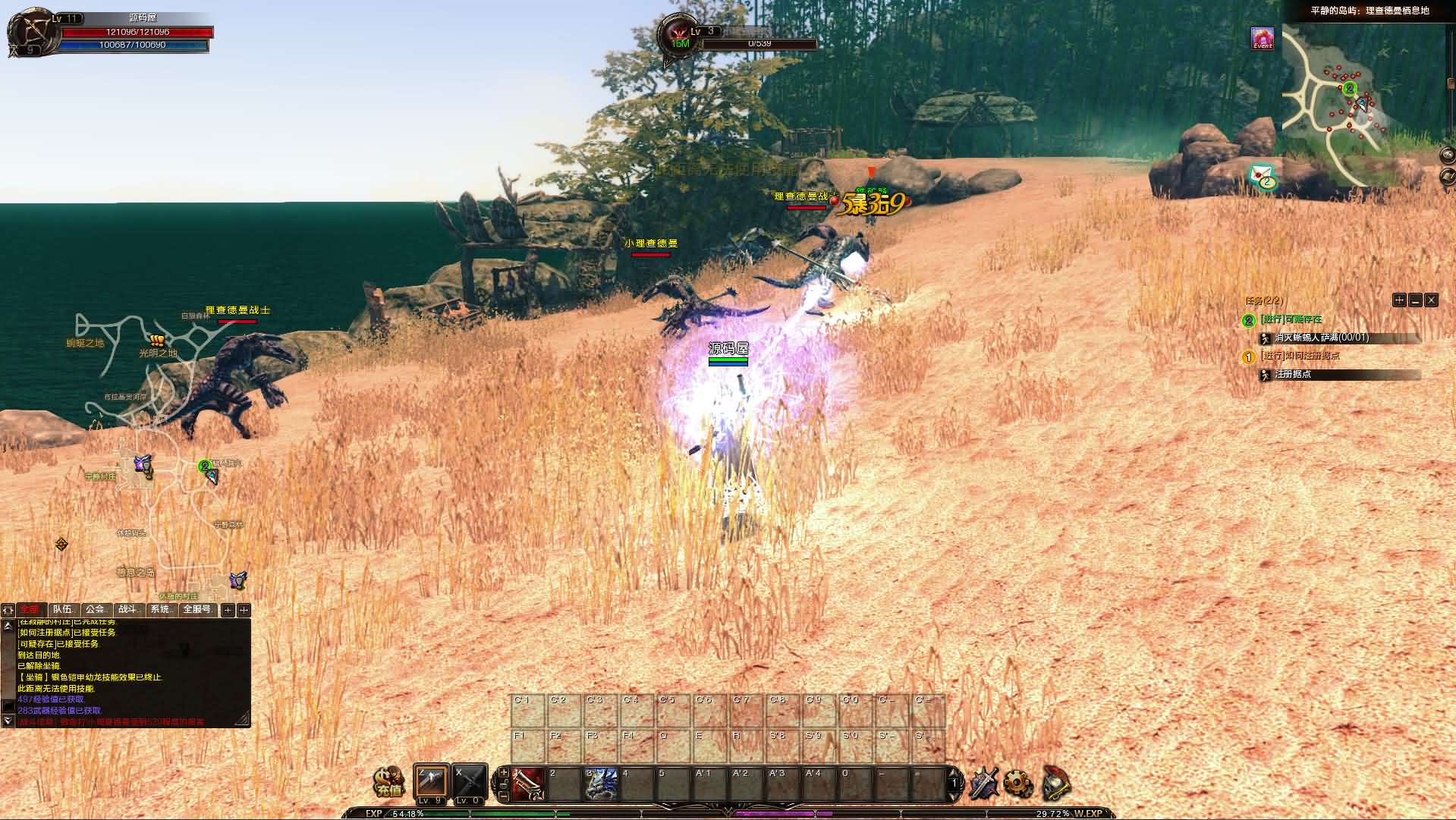Use the dragon mount icon in hotbar slot 3
Image resolution: width=1456 pixels, height=820 pixels.
click(x=602, y=784)
